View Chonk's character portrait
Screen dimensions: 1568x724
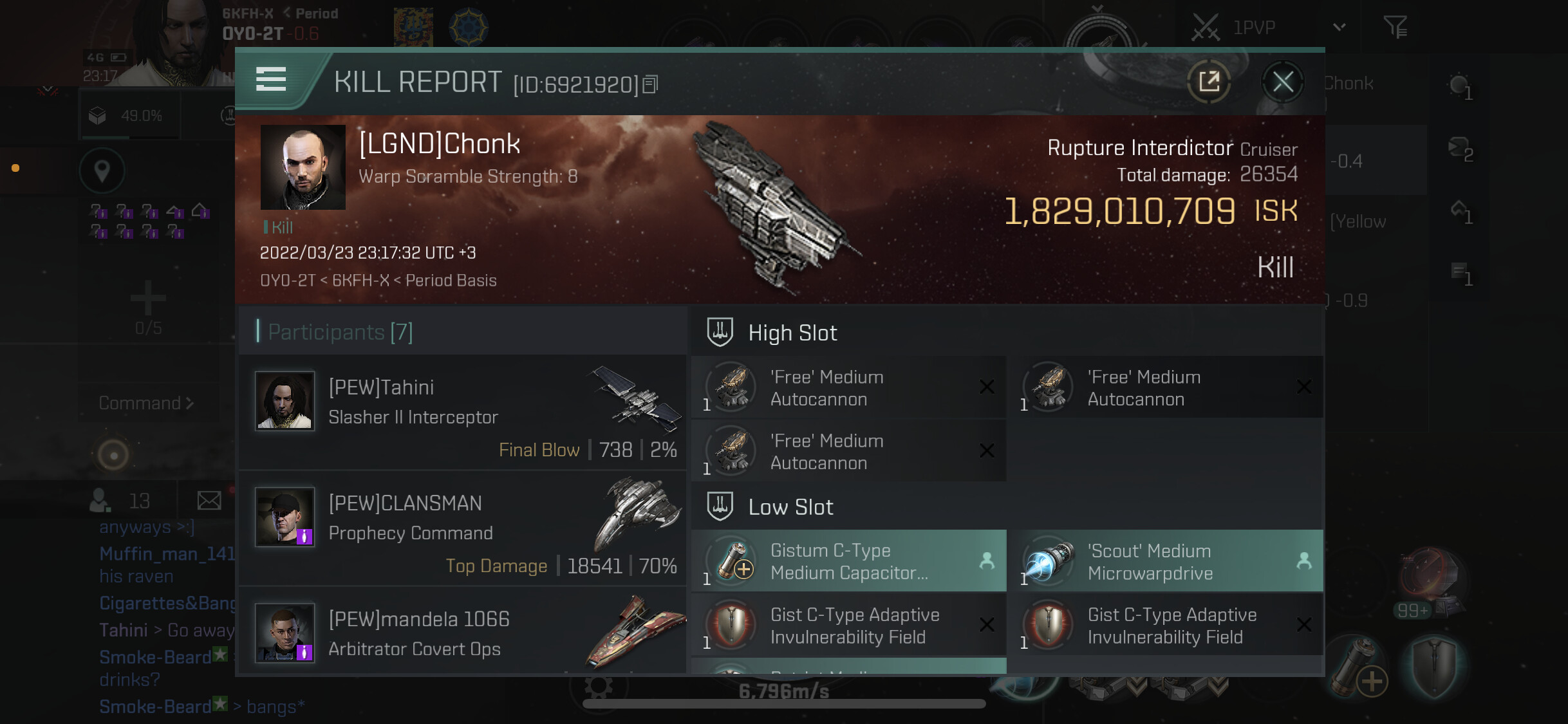pos(303,167)
